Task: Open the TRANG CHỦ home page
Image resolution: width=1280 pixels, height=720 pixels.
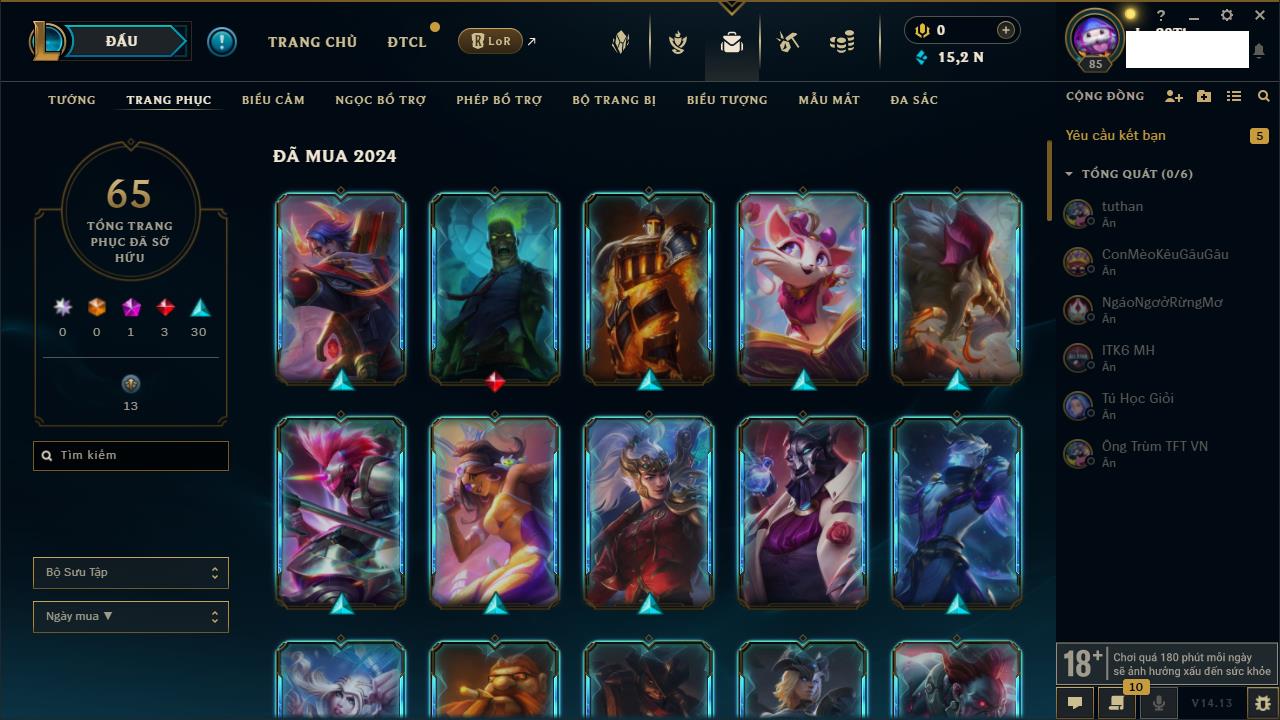Action: pos(312,42)
